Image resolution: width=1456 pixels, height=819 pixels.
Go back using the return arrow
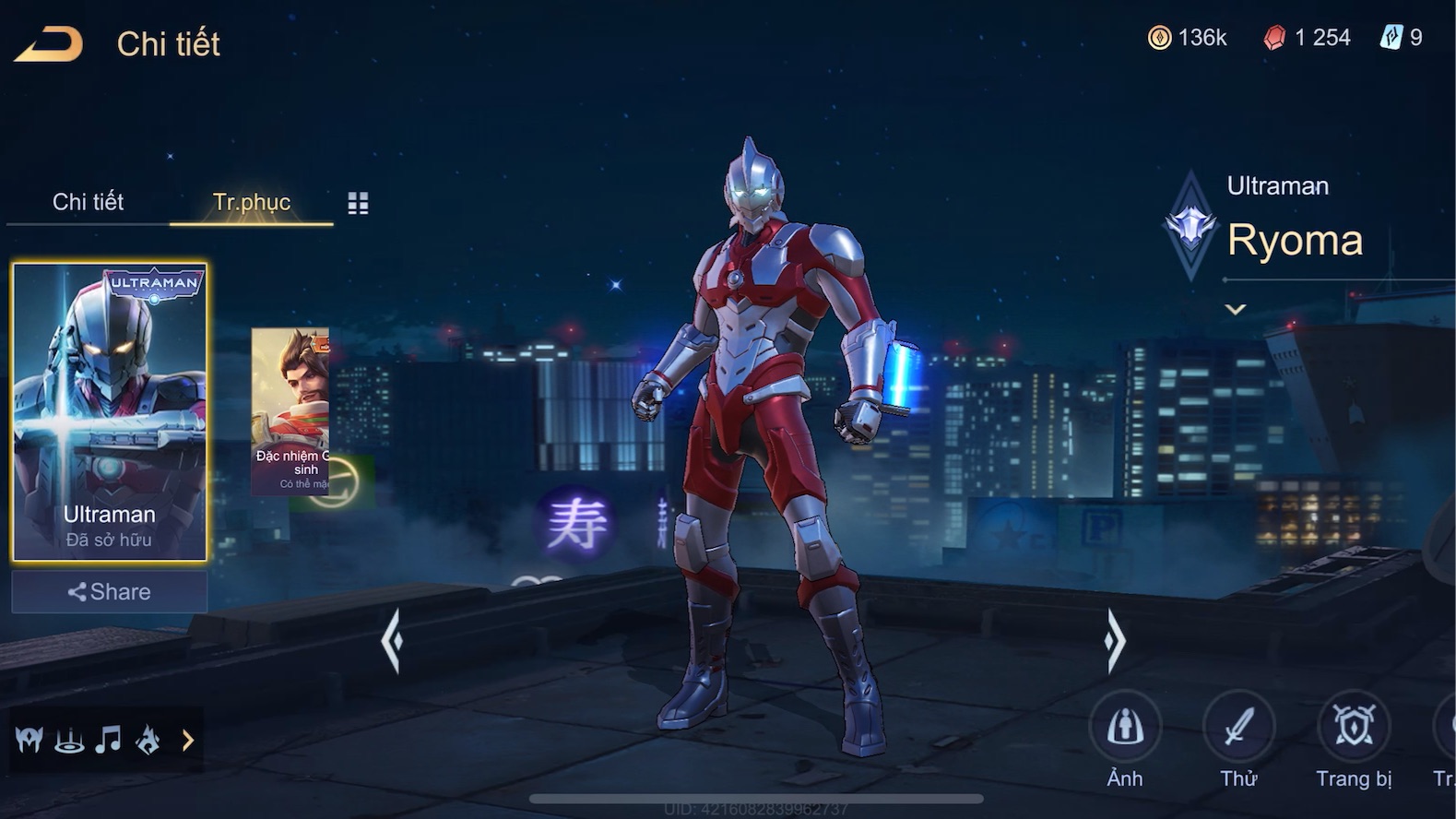pyautogui.click(x=49, y=44)
